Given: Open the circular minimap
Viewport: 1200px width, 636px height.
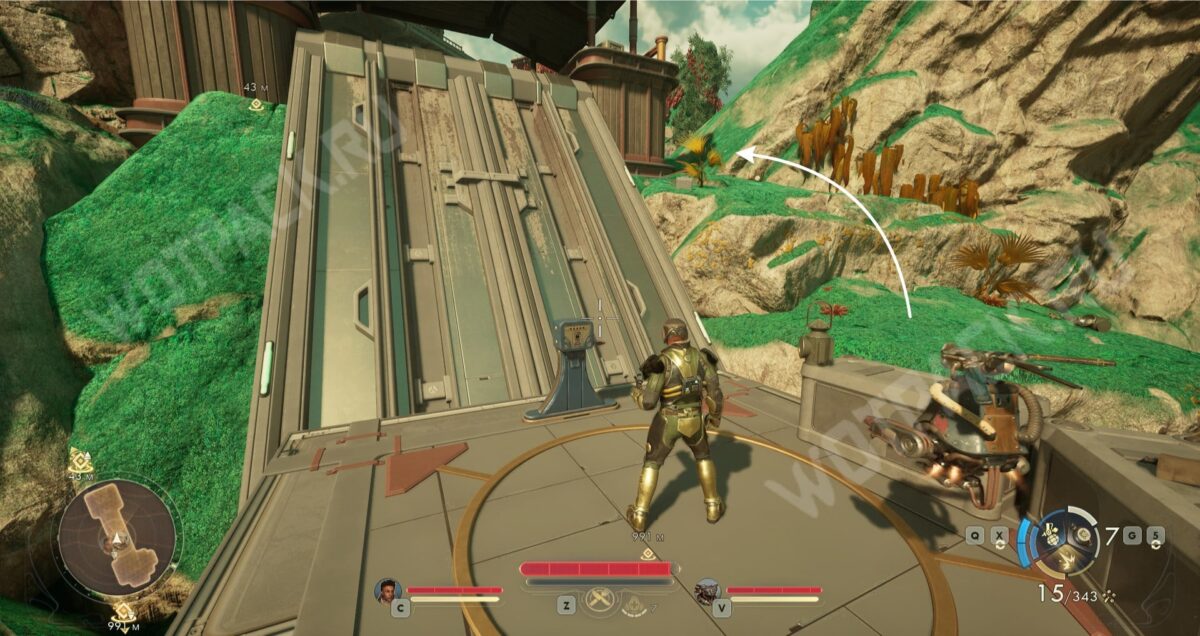Looking at the screenshot, I should (118, 538).
